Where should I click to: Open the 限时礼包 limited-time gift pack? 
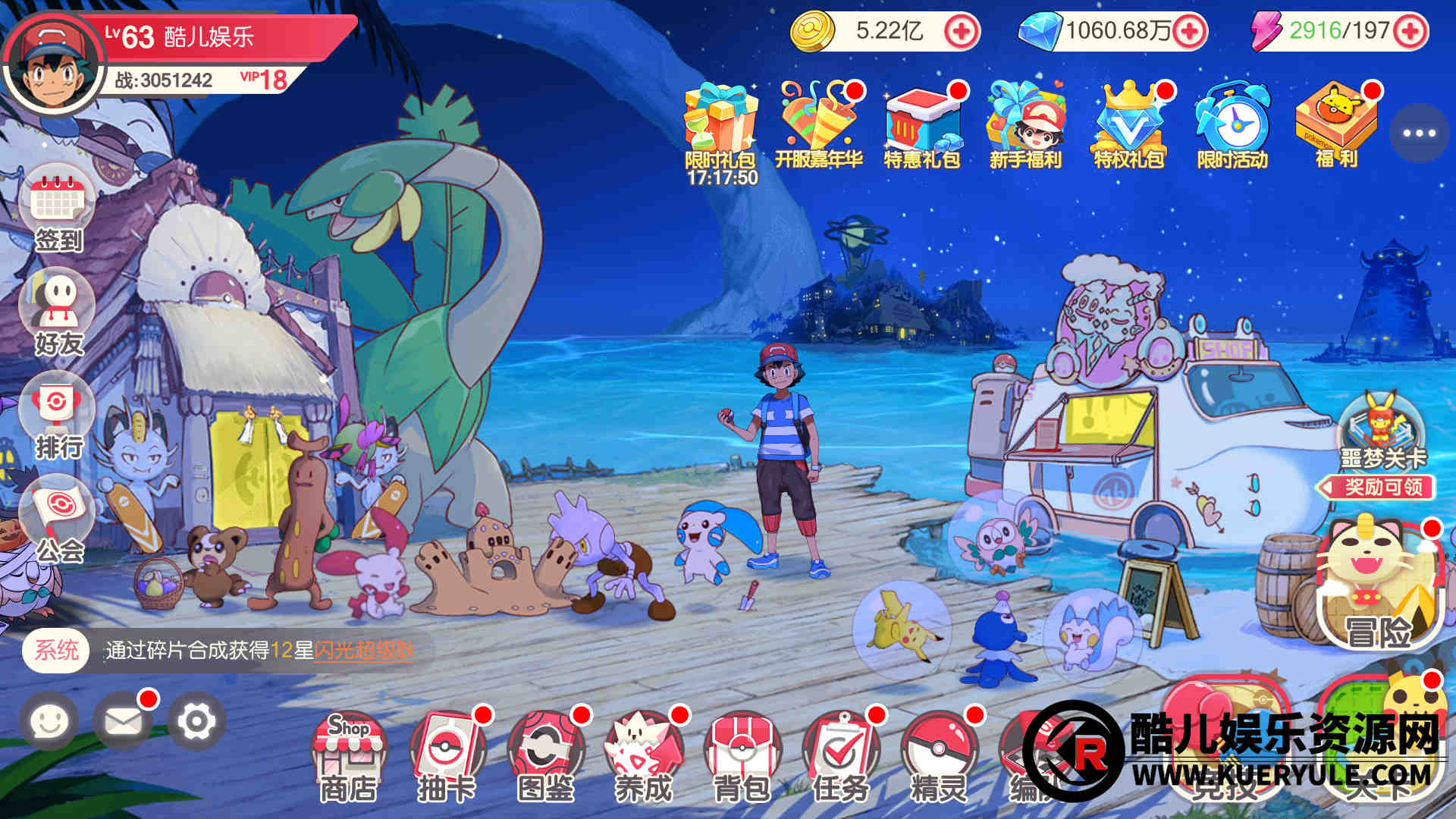(x=720, y=125)
